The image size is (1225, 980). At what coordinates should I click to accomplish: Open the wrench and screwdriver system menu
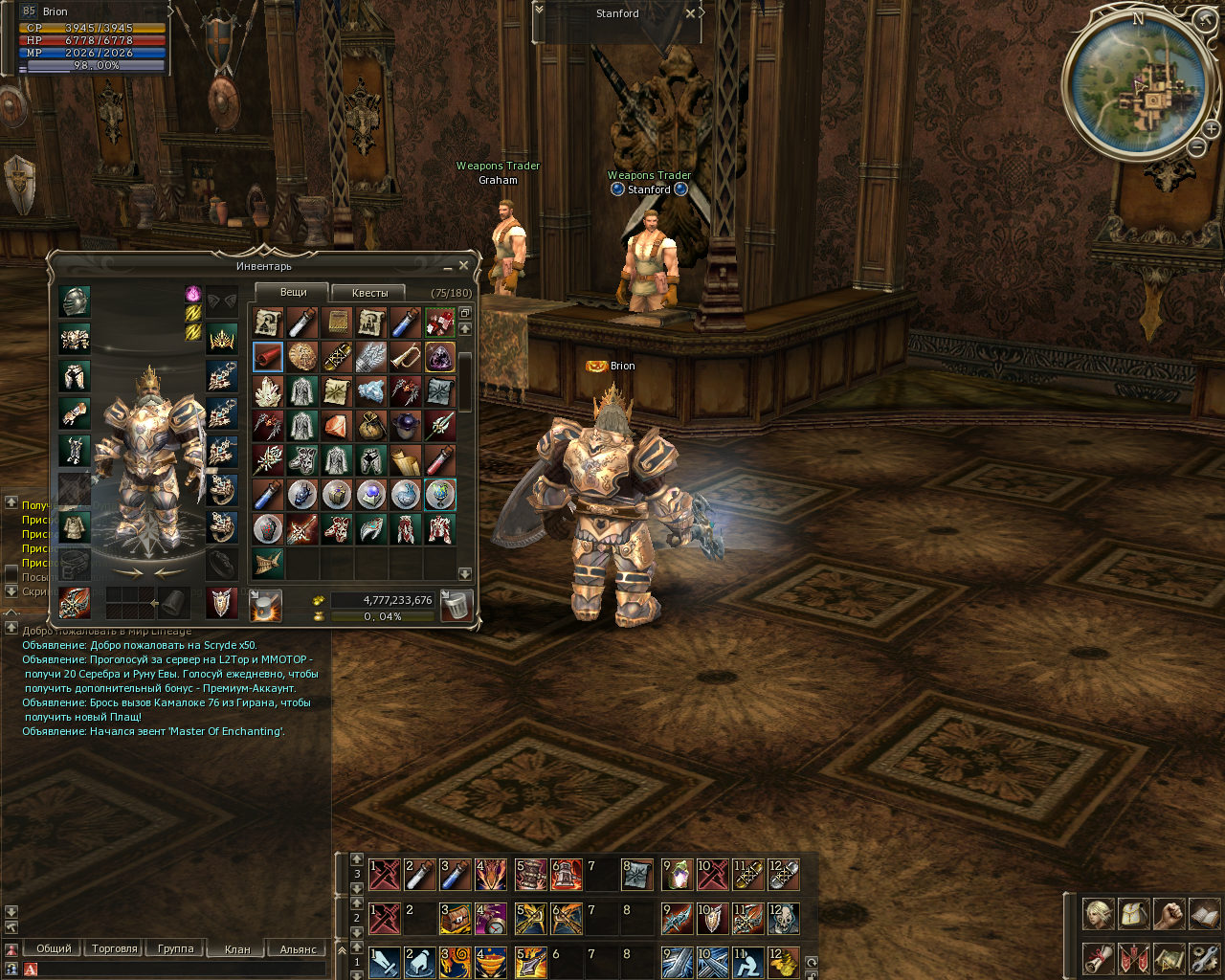[1204, 957]
